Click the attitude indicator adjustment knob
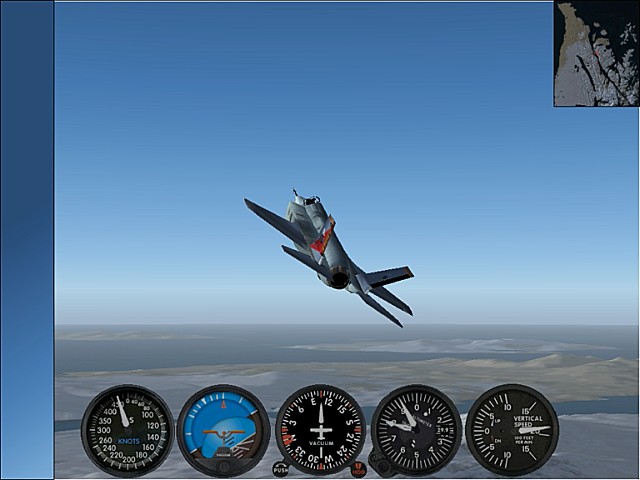The height and width of the screenshot is (480, 640). (224, 466)
